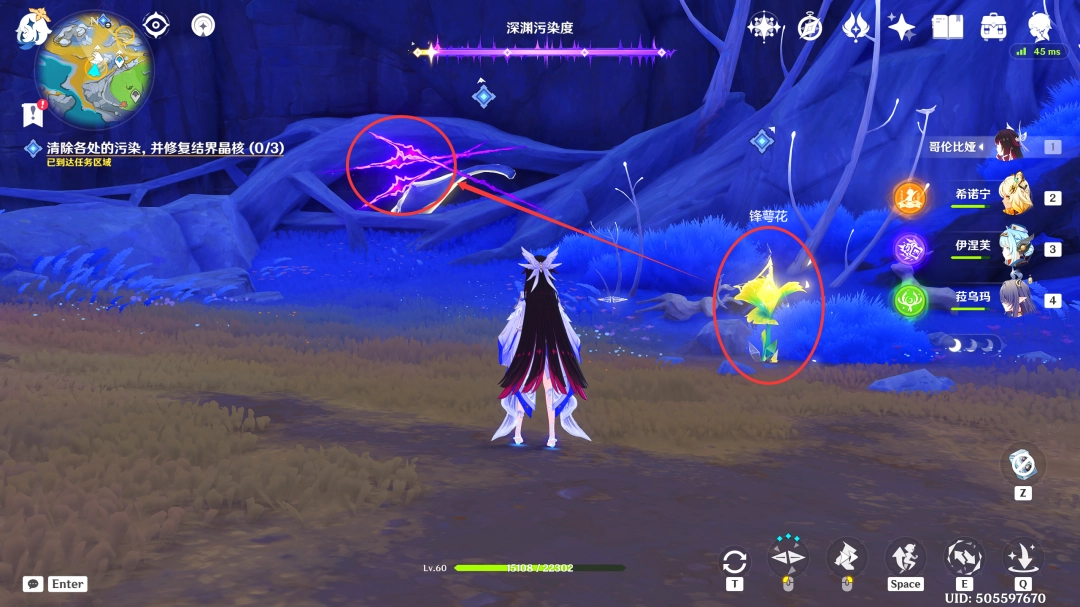Image resolution: width=1080 pixels, height=607 pixels.
Task: Open the compass icon in top bar
Action: 809,27
